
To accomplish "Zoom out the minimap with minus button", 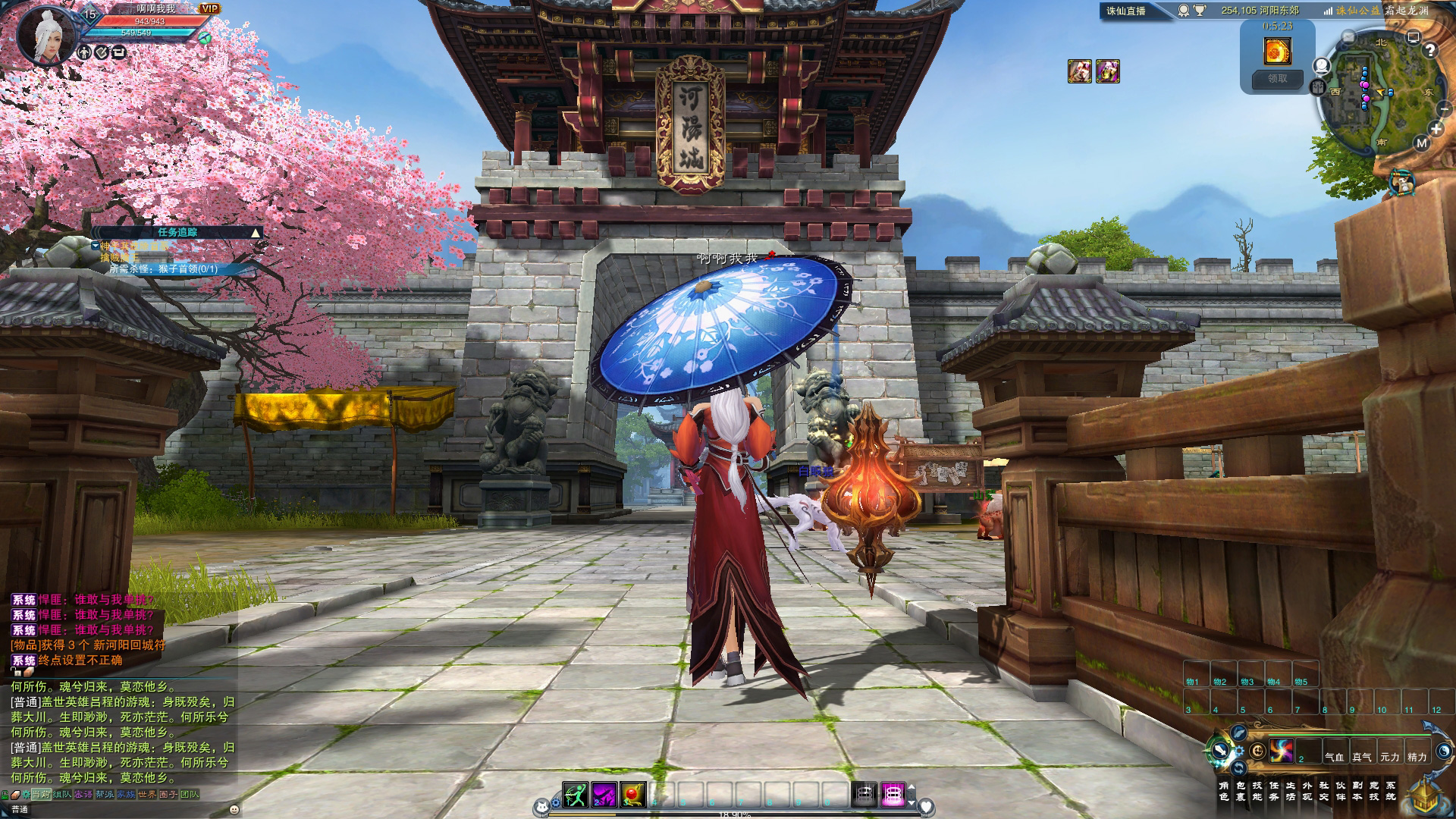I will point(1444,109).
